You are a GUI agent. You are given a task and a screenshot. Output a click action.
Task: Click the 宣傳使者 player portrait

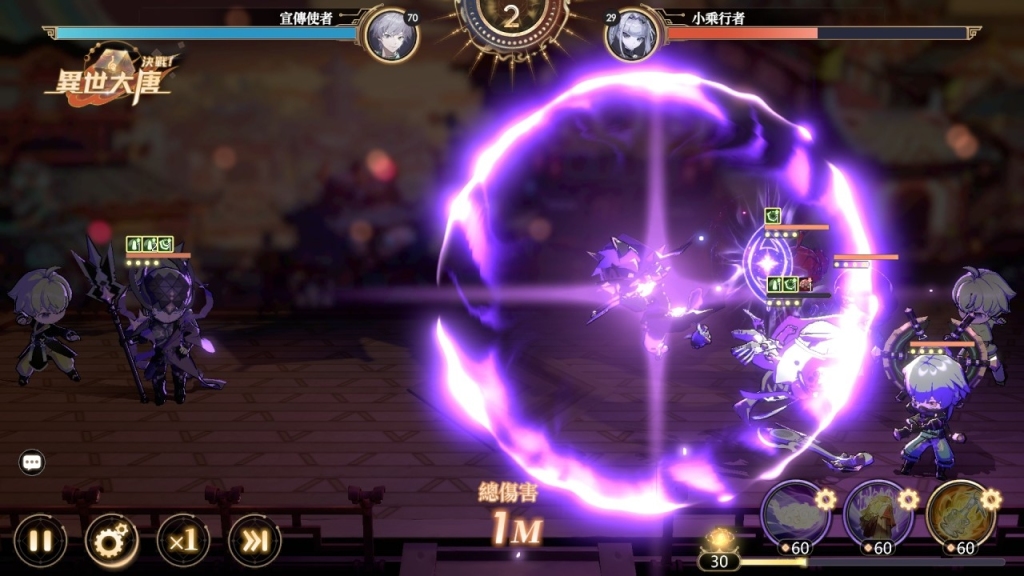(x=391, y=36)
